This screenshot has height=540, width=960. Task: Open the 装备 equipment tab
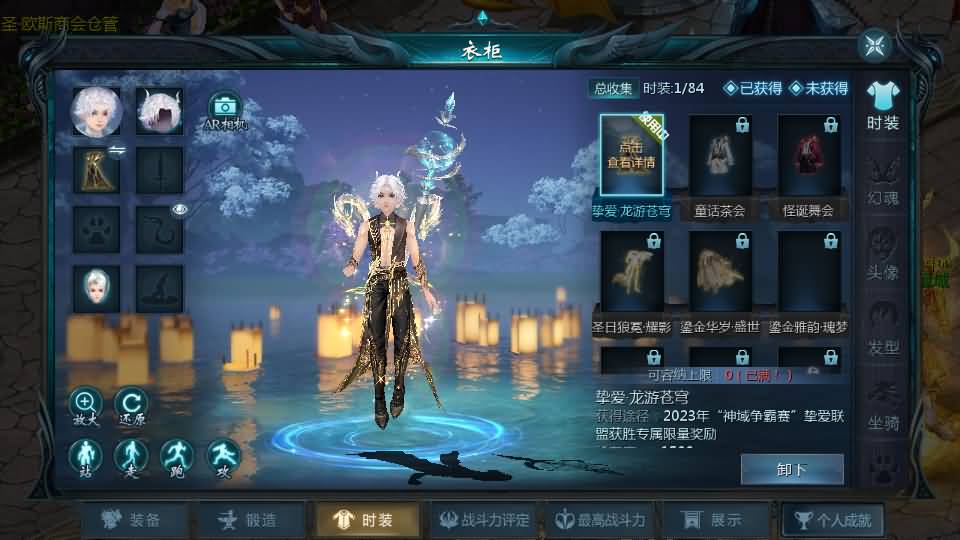(135, 520)
